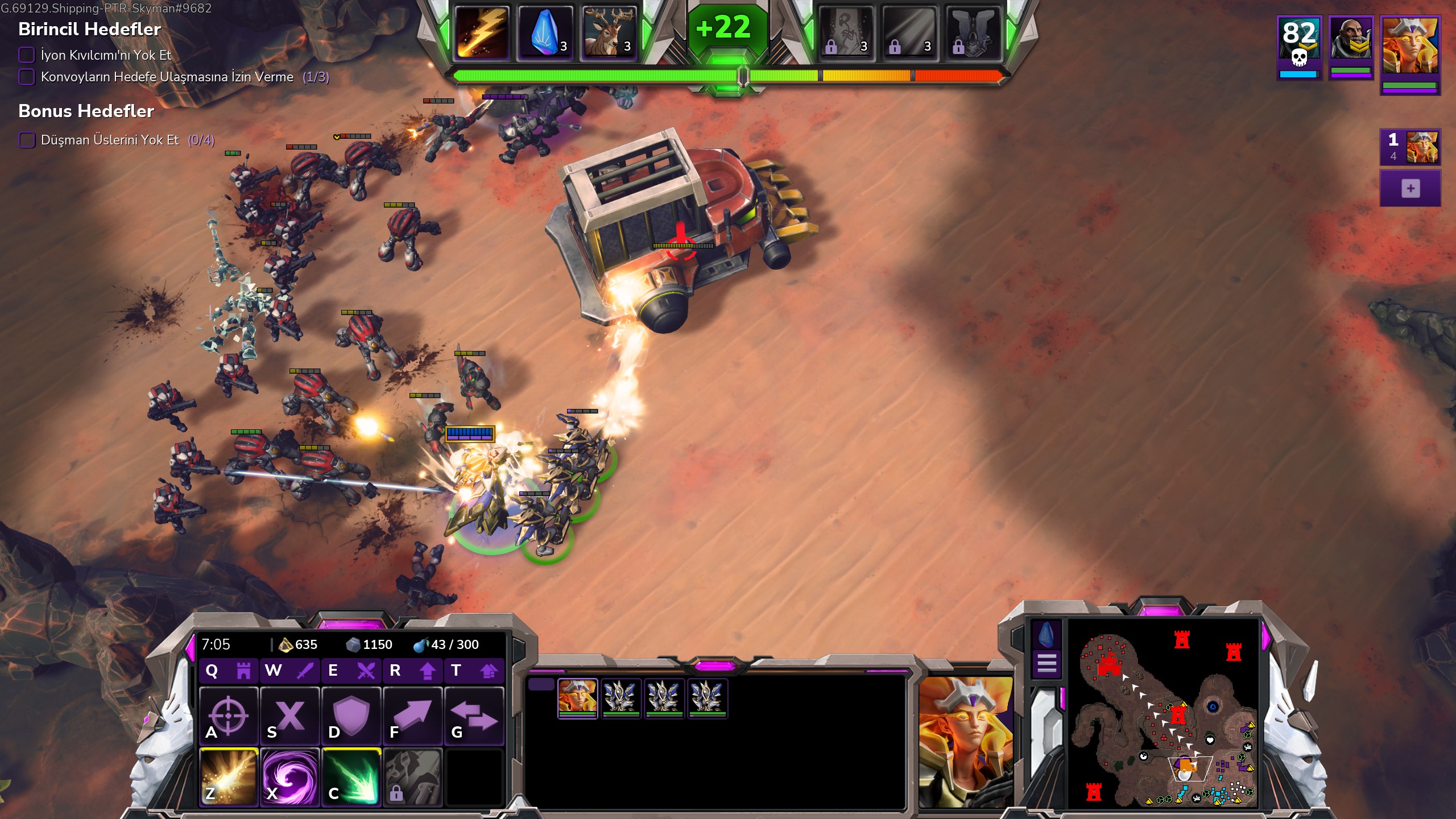This screenshot has height=819, width=1456.
Task: Click the X stop command button
Action: pos(290,717)
